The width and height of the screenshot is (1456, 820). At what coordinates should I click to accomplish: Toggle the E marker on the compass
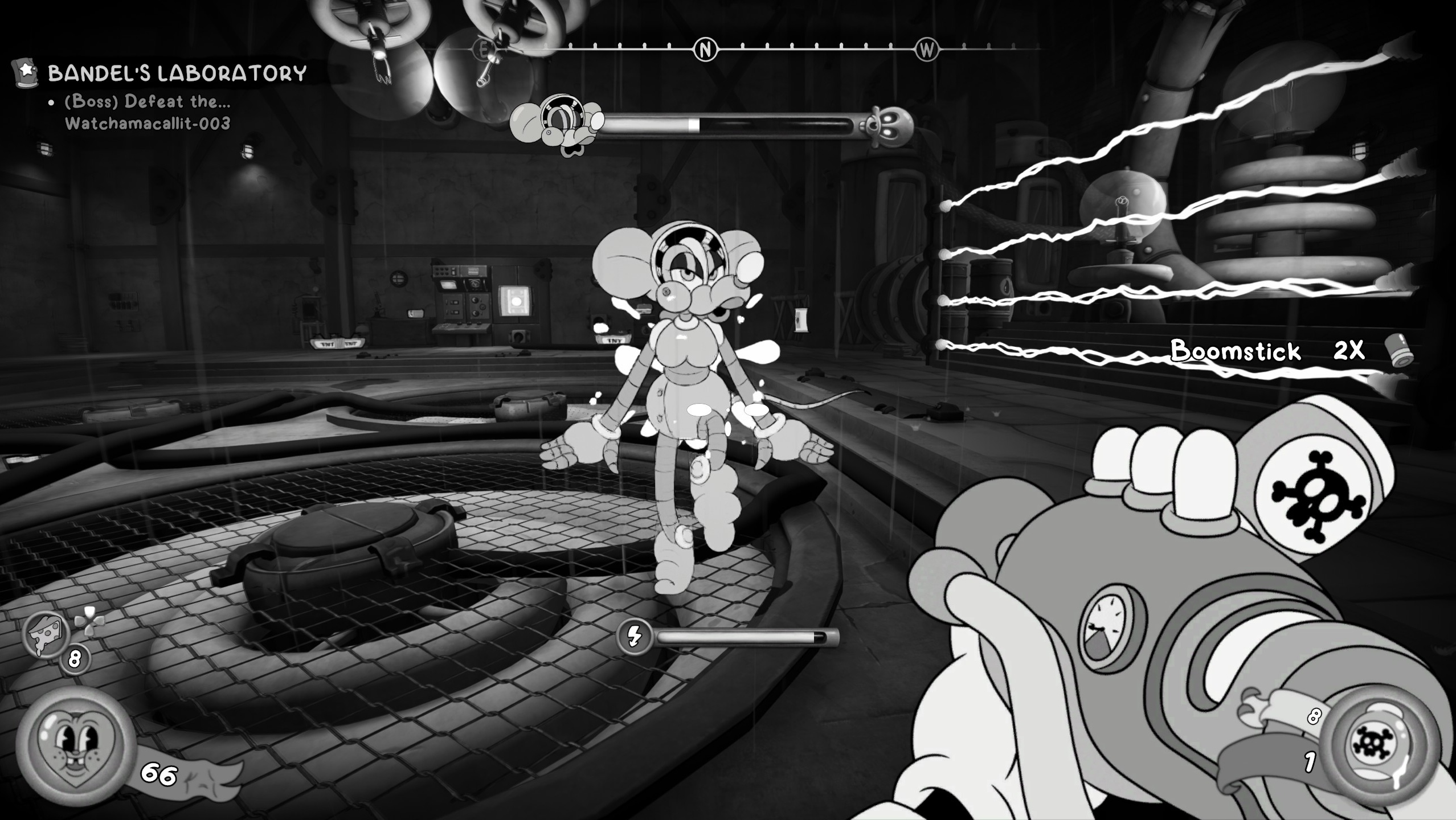tap(484, 49)
